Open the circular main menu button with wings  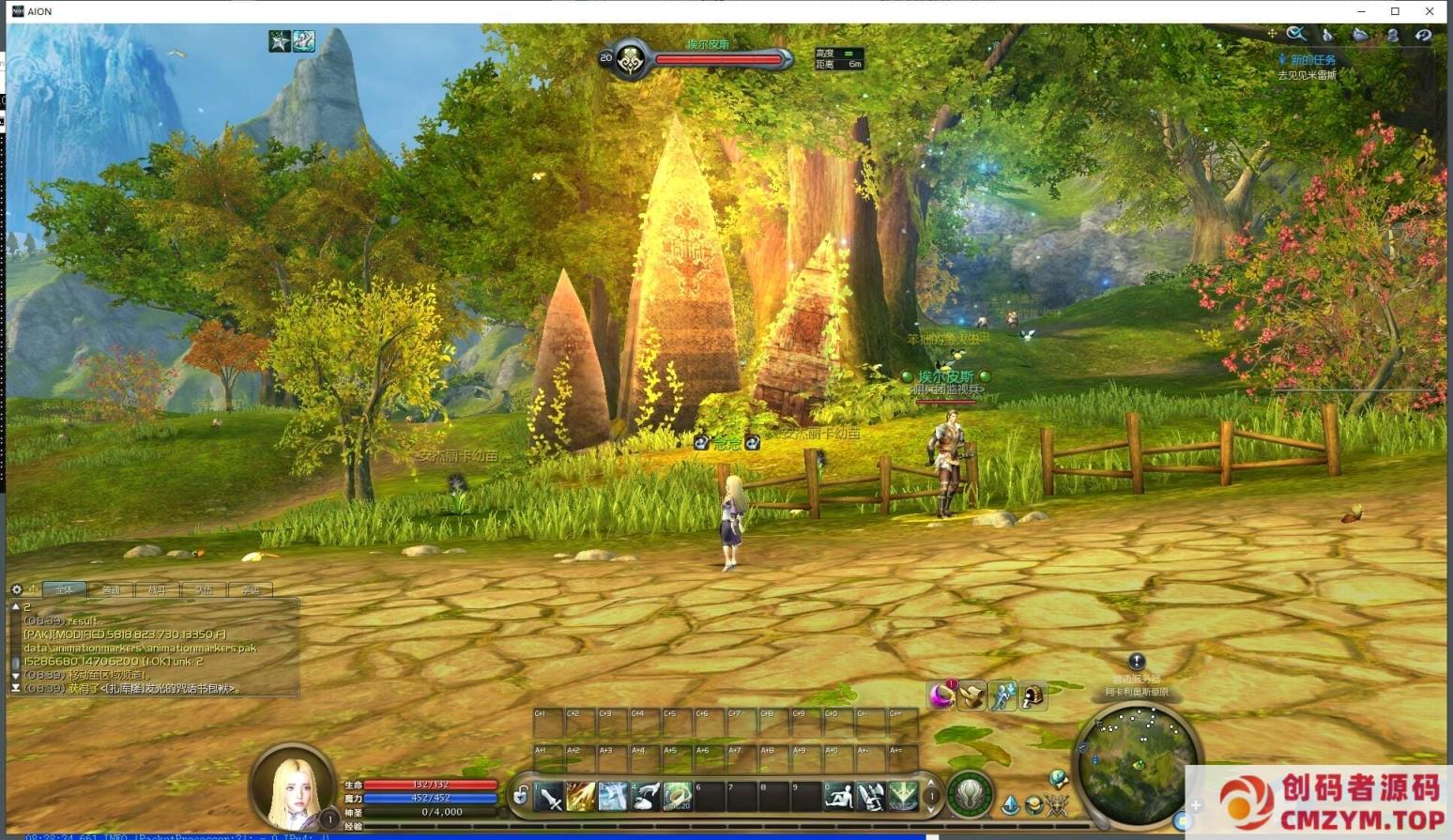pyautogui.click(x=970, y=795)
